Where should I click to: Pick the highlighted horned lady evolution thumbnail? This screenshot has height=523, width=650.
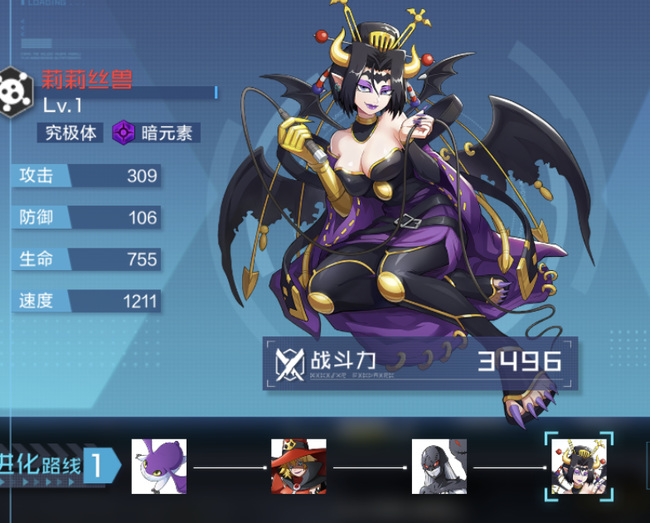coord(578,466)
